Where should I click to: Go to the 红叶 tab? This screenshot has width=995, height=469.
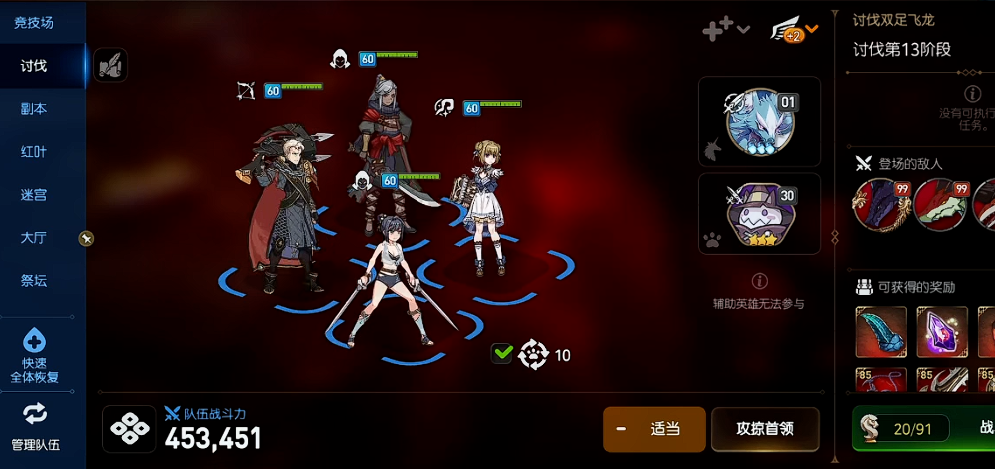pyautogui.click(x=34, y=152)
